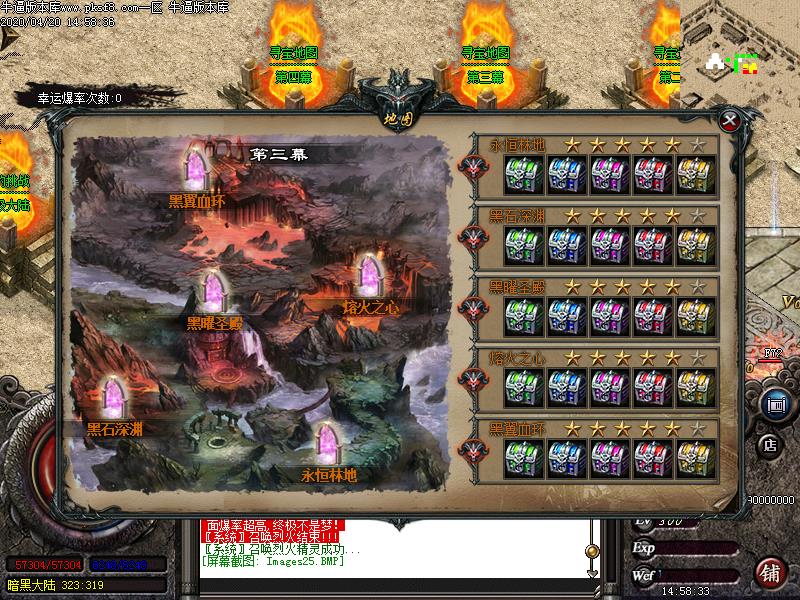The image size is (800, 600).
Task: Close the map window
Action: pyautogui.click(x=731, y=121)
